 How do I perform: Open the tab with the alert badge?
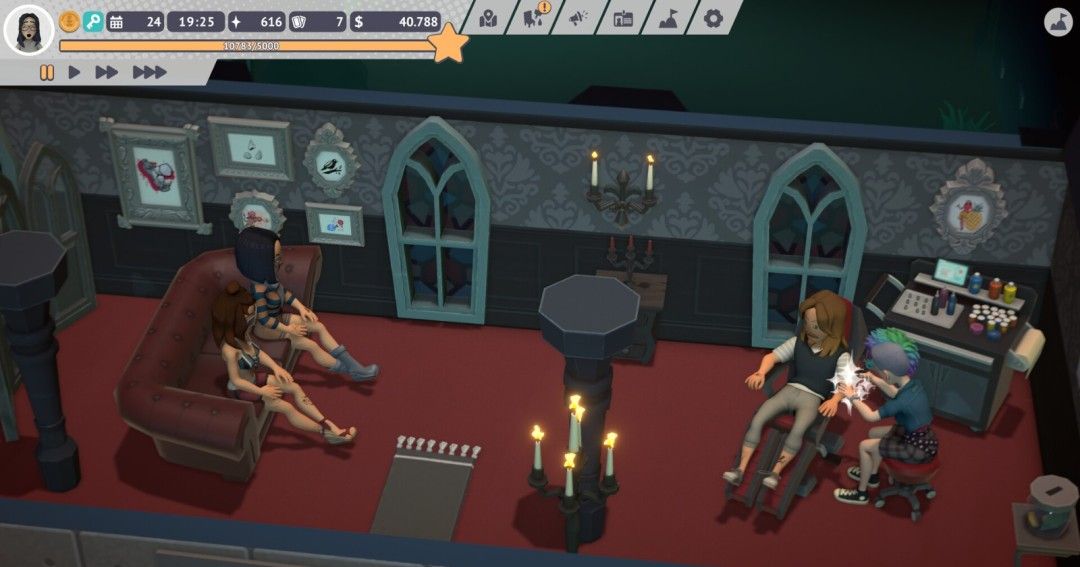(535, 17)
